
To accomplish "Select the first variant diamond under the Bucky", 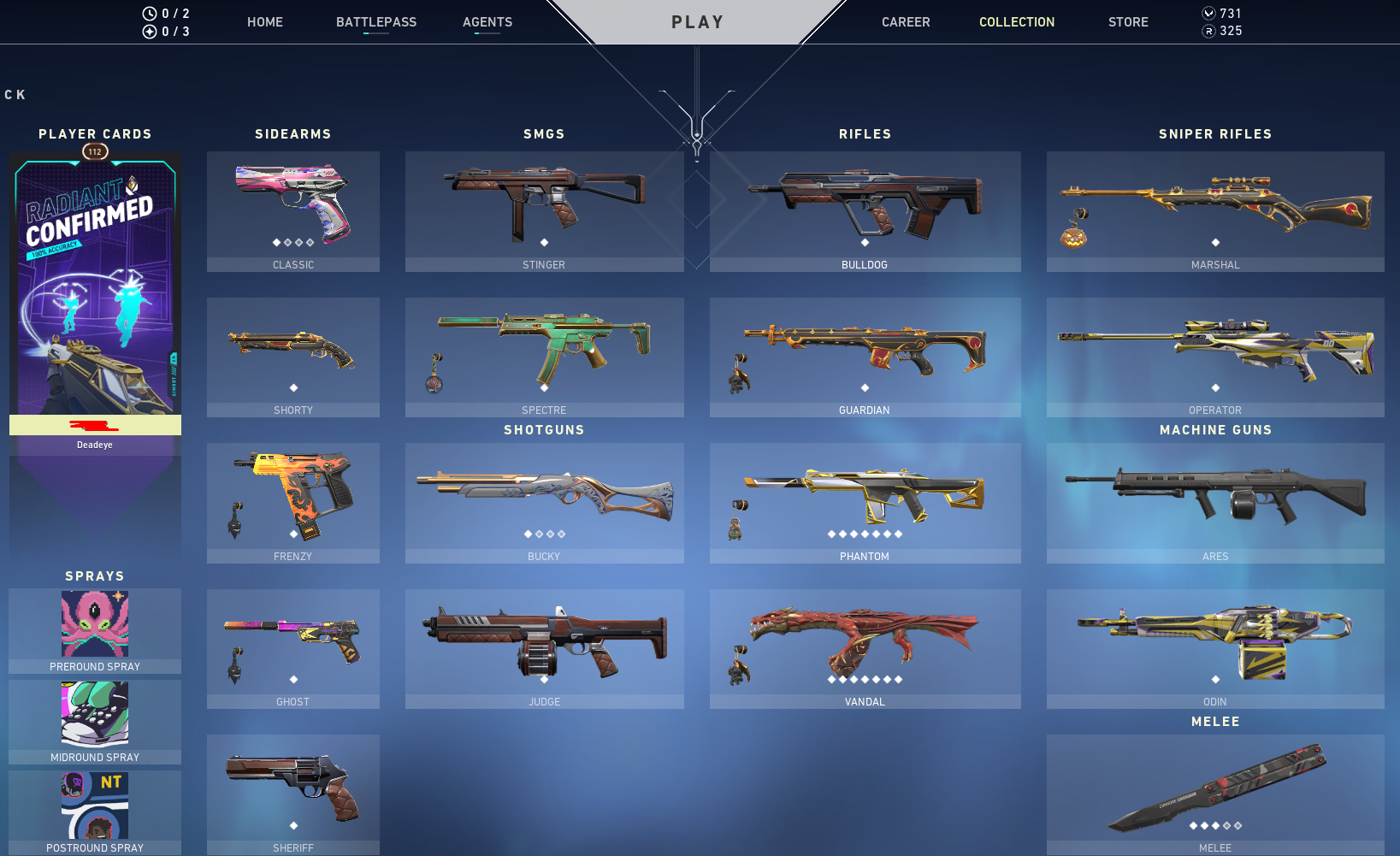I will (528, 534).
